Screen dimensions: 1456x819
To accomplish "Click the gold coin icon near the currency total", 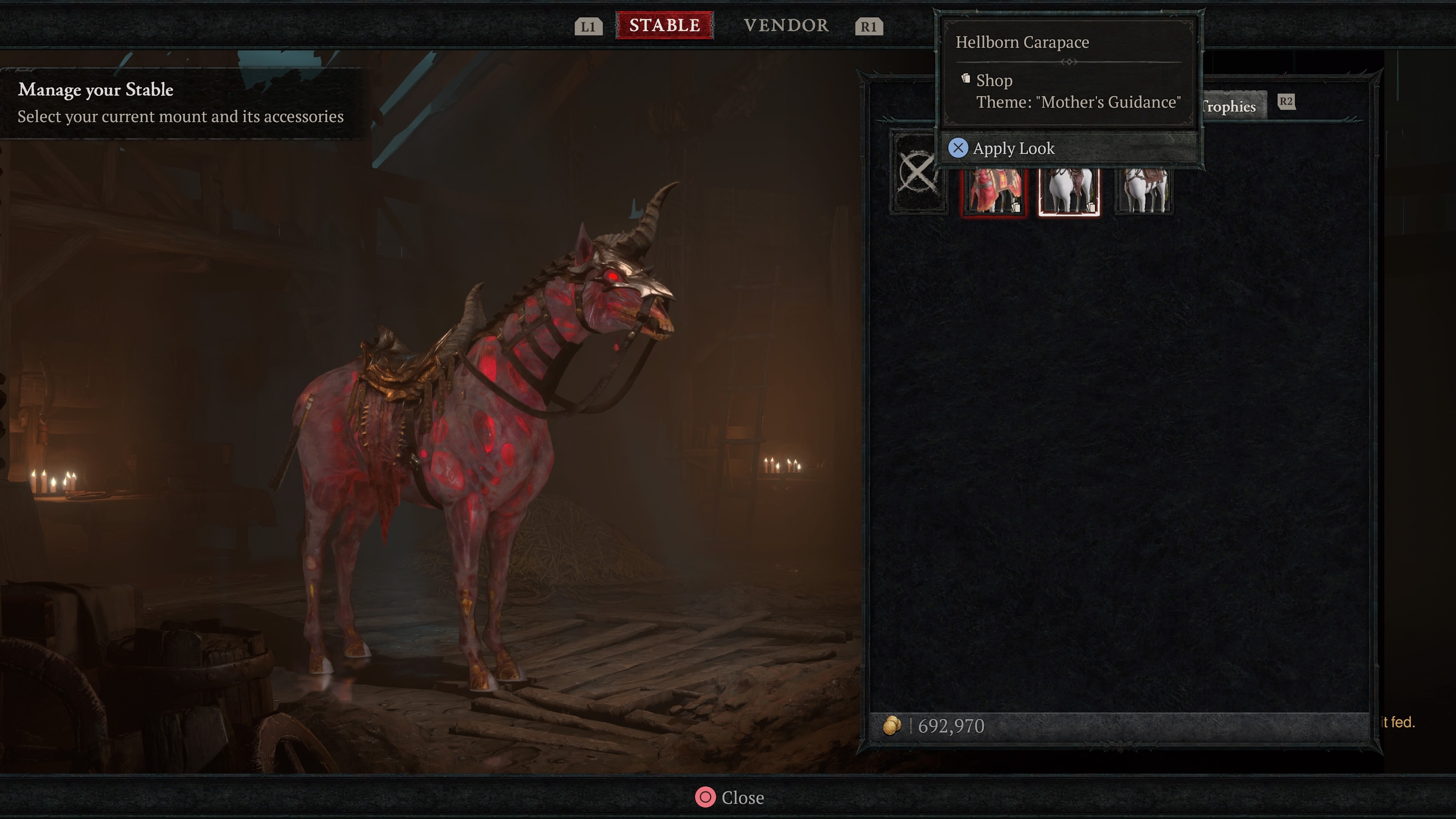I will coord(892,726).
